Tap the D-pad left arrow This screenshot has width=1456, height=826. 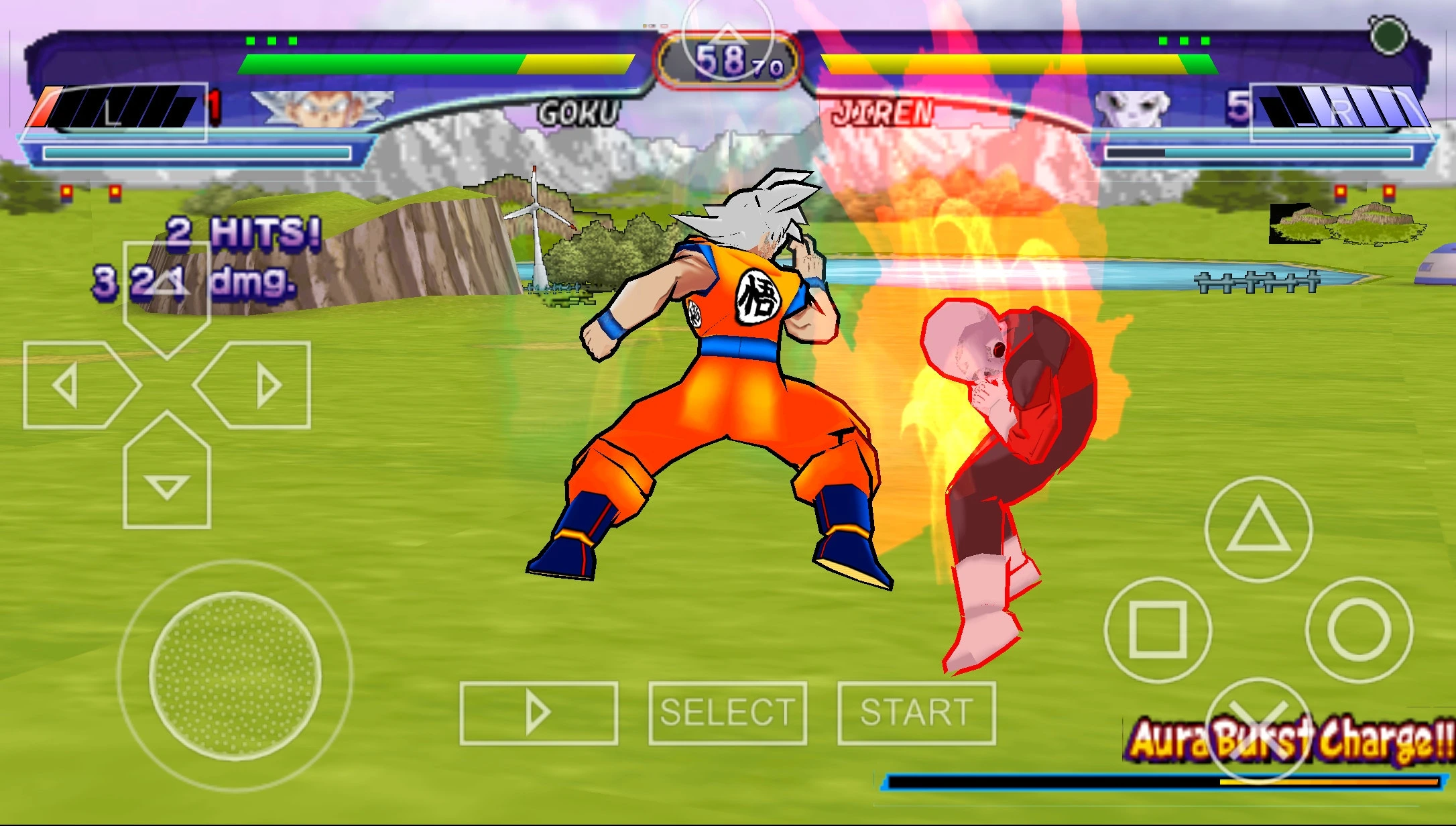tap(74, 385)
